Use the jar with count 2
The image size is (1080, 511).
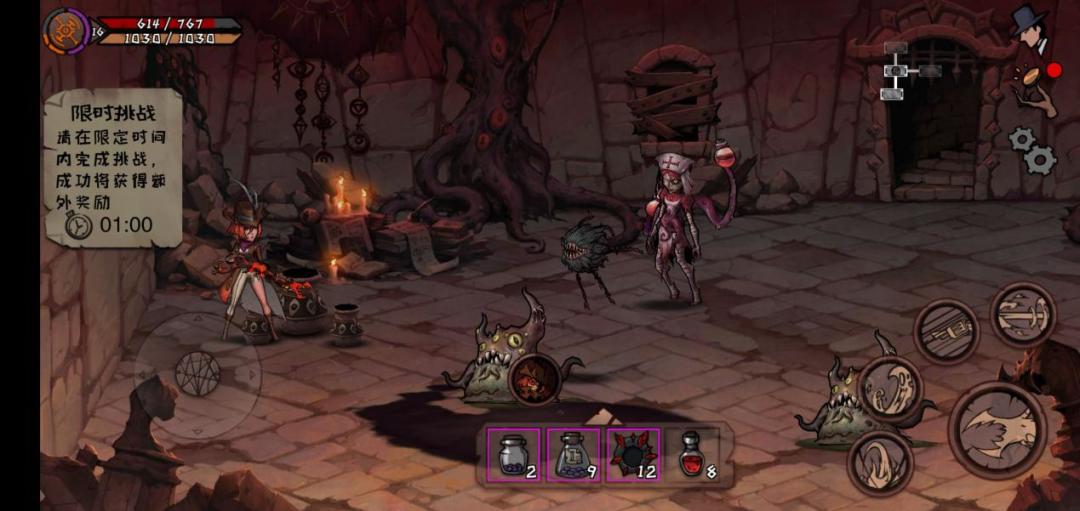[514, 455]
